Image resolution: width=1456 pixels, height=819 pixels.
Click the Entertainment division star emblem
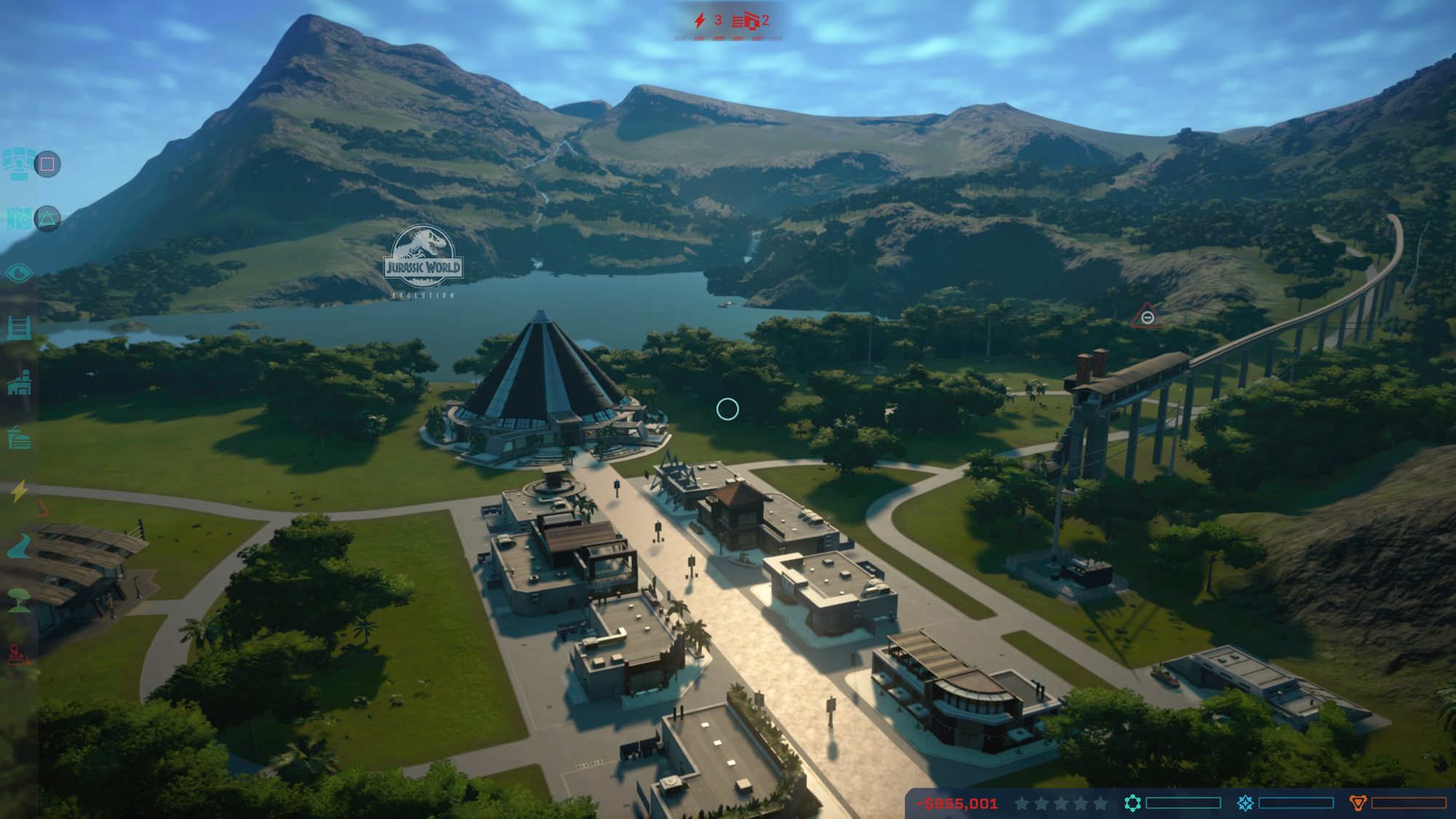(1245, 803)
